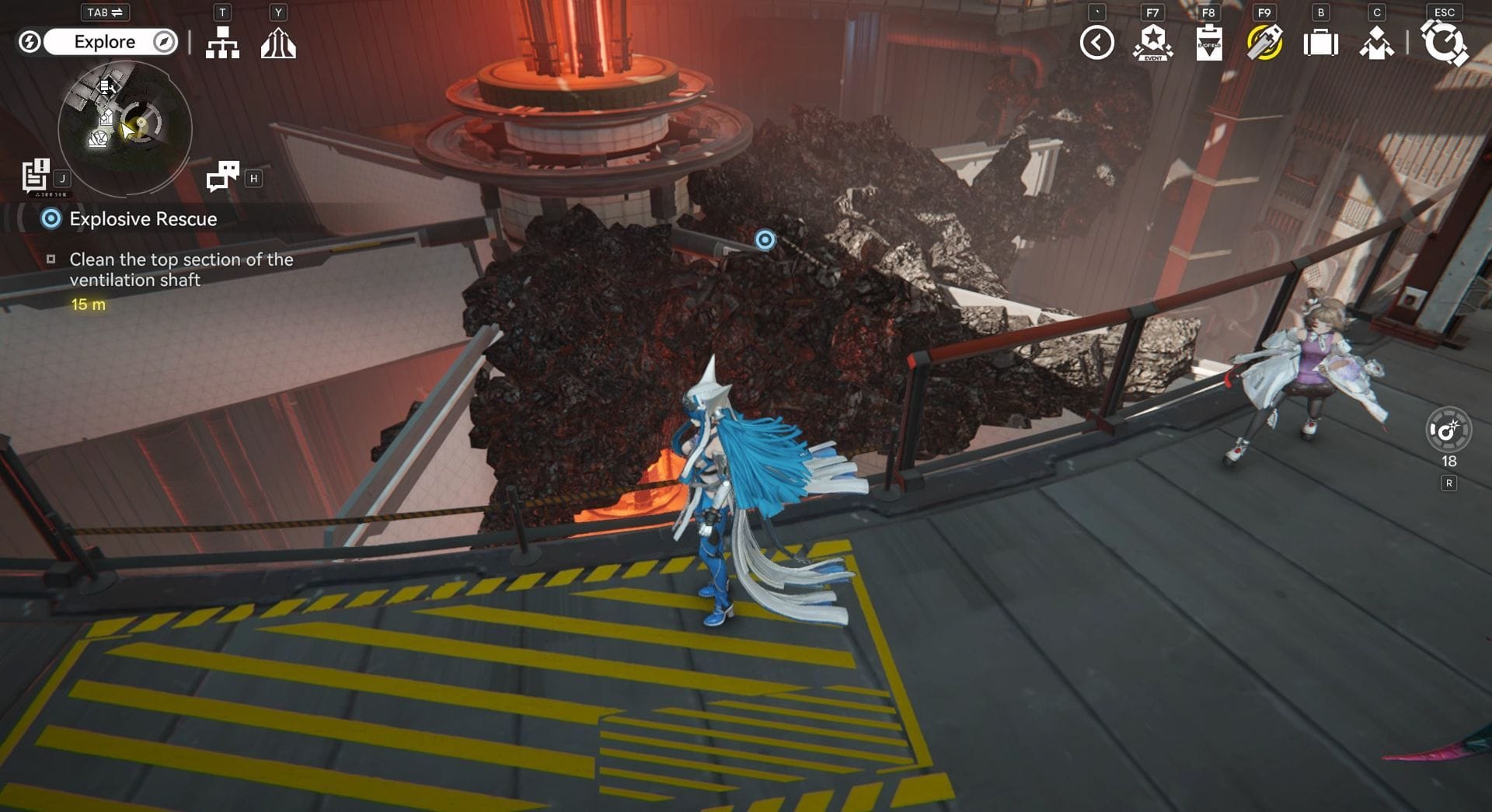This screenshot has height=812, width=1492.
Task: Open the Event star badge menu
Action: [1152, 43]
